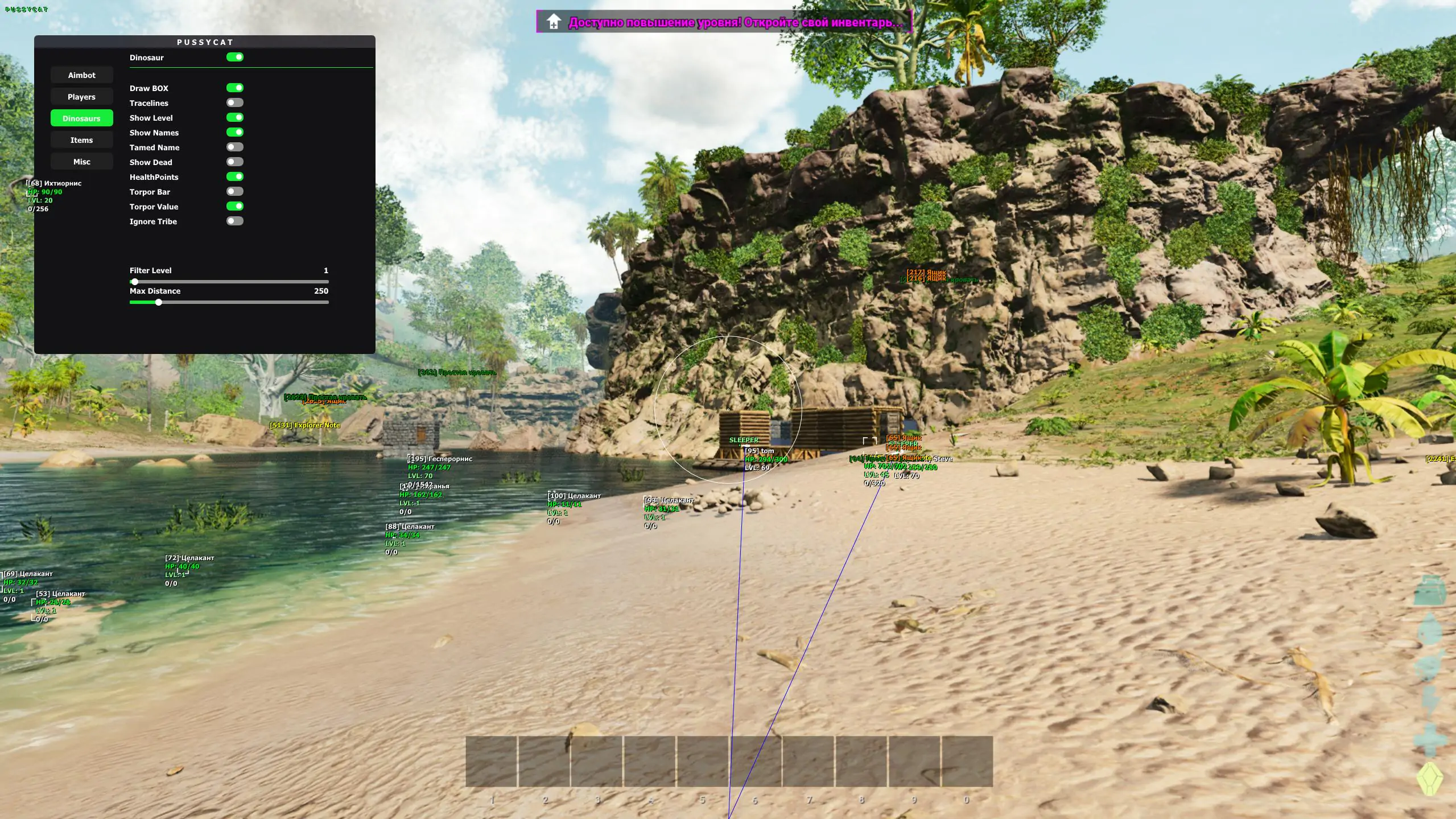Switch off the Show Names toggle
Image resolution: width=1456 pixels, height=819 pixels.
(234, 132)
